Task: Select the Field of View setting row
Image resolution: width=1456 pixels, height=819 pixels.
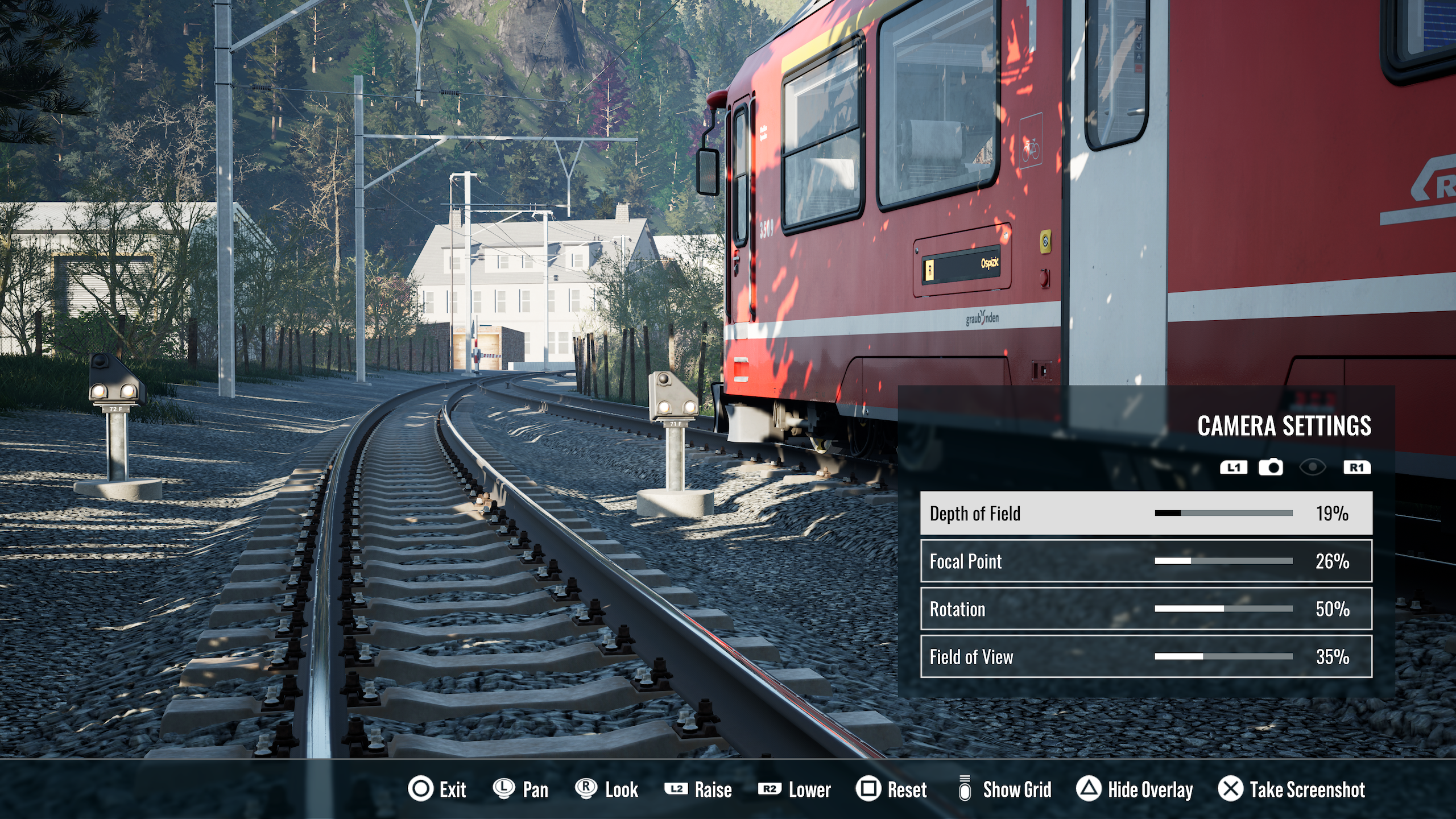Action: click(1145, 657)
